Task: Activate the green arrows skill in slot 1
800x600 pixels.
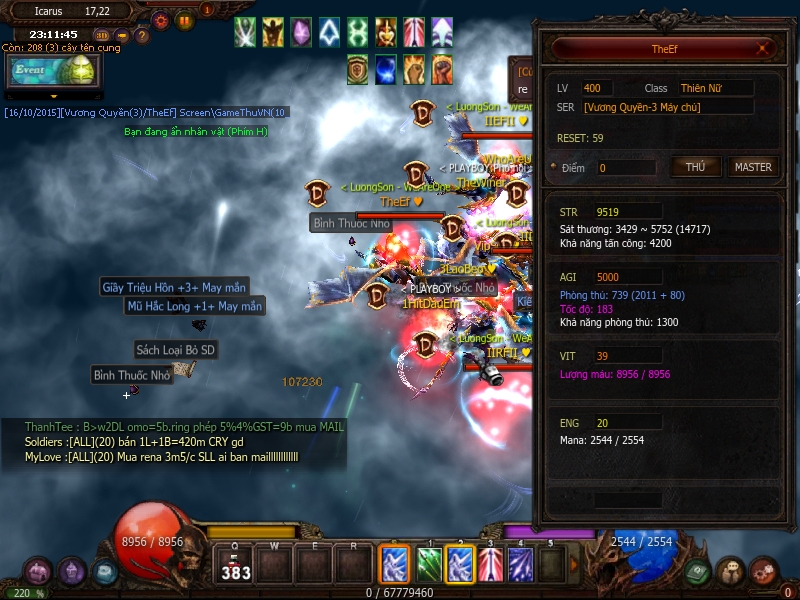Action: tap(428, 565)
